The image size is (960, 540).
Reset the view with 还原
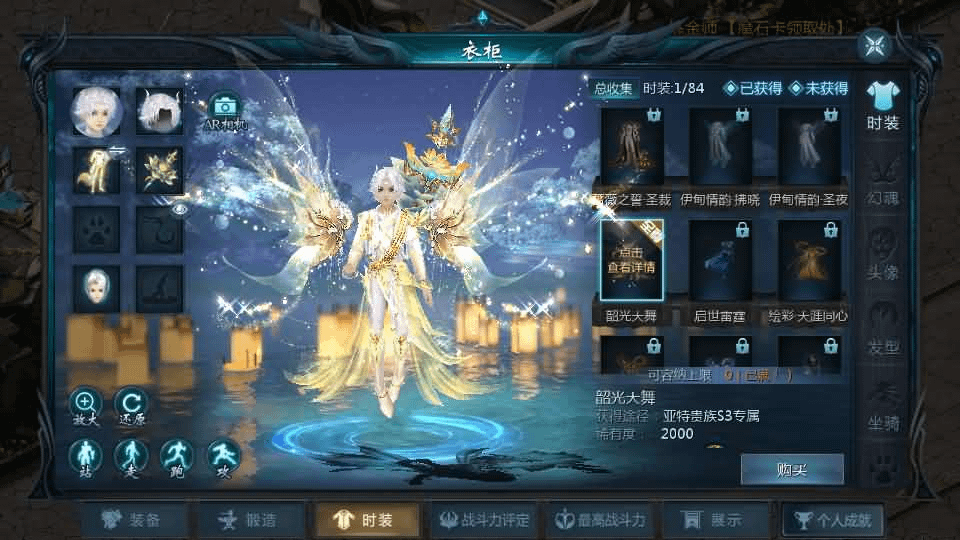[131, 404]
